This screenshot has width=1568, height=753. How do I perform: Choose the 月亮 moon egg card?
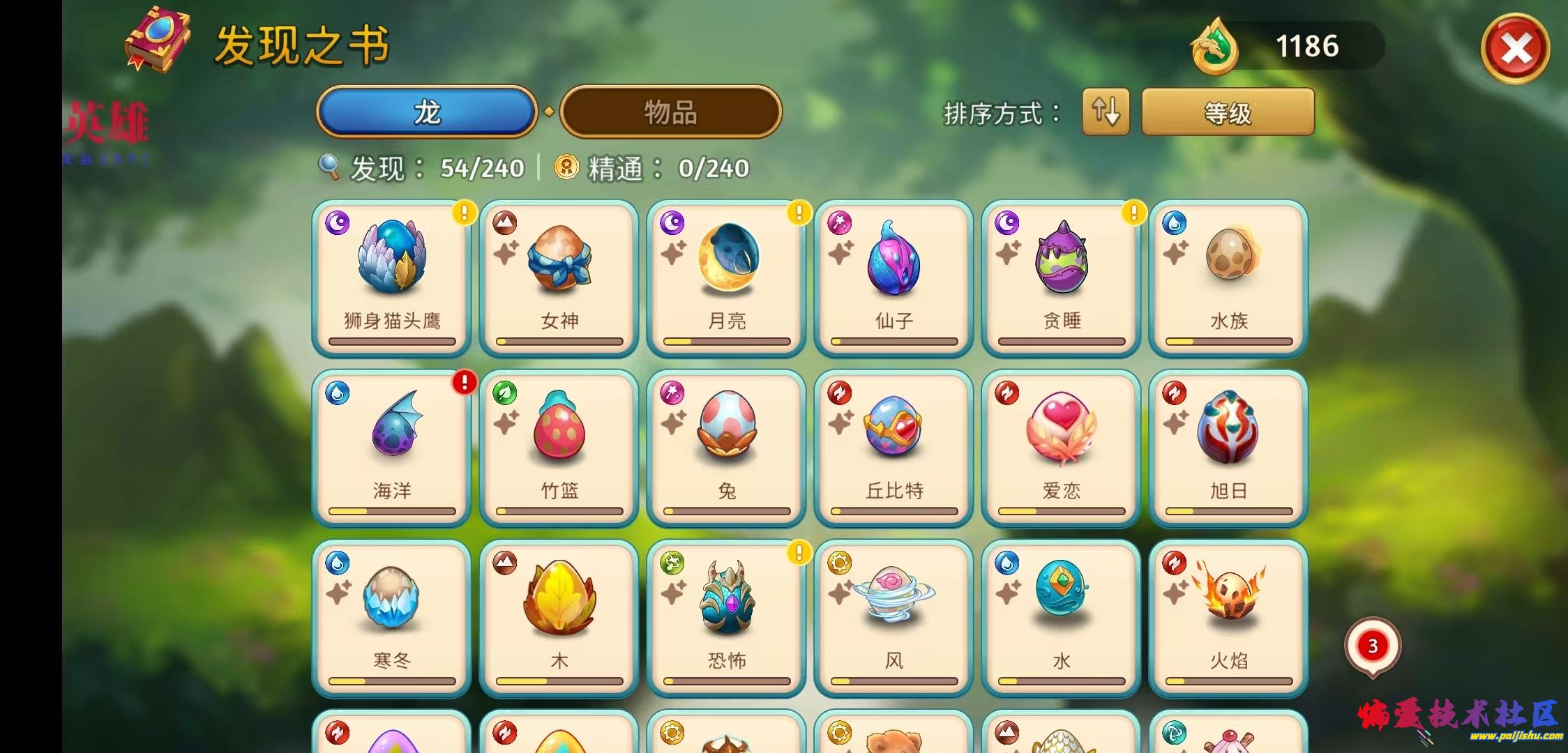tap(726, 279)
